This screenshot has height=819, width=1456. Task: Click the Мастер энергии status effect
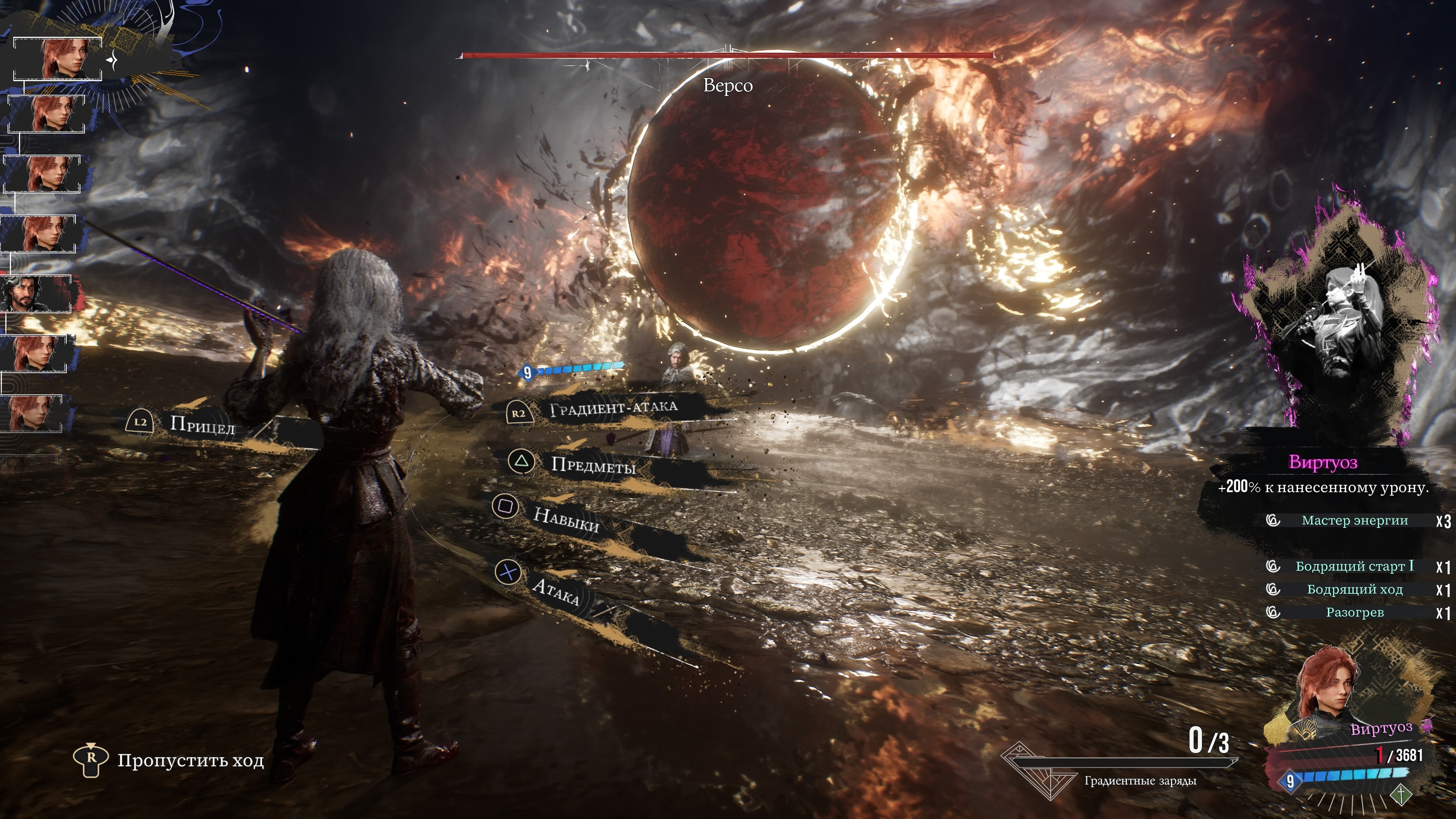[x=1354, y=521]
